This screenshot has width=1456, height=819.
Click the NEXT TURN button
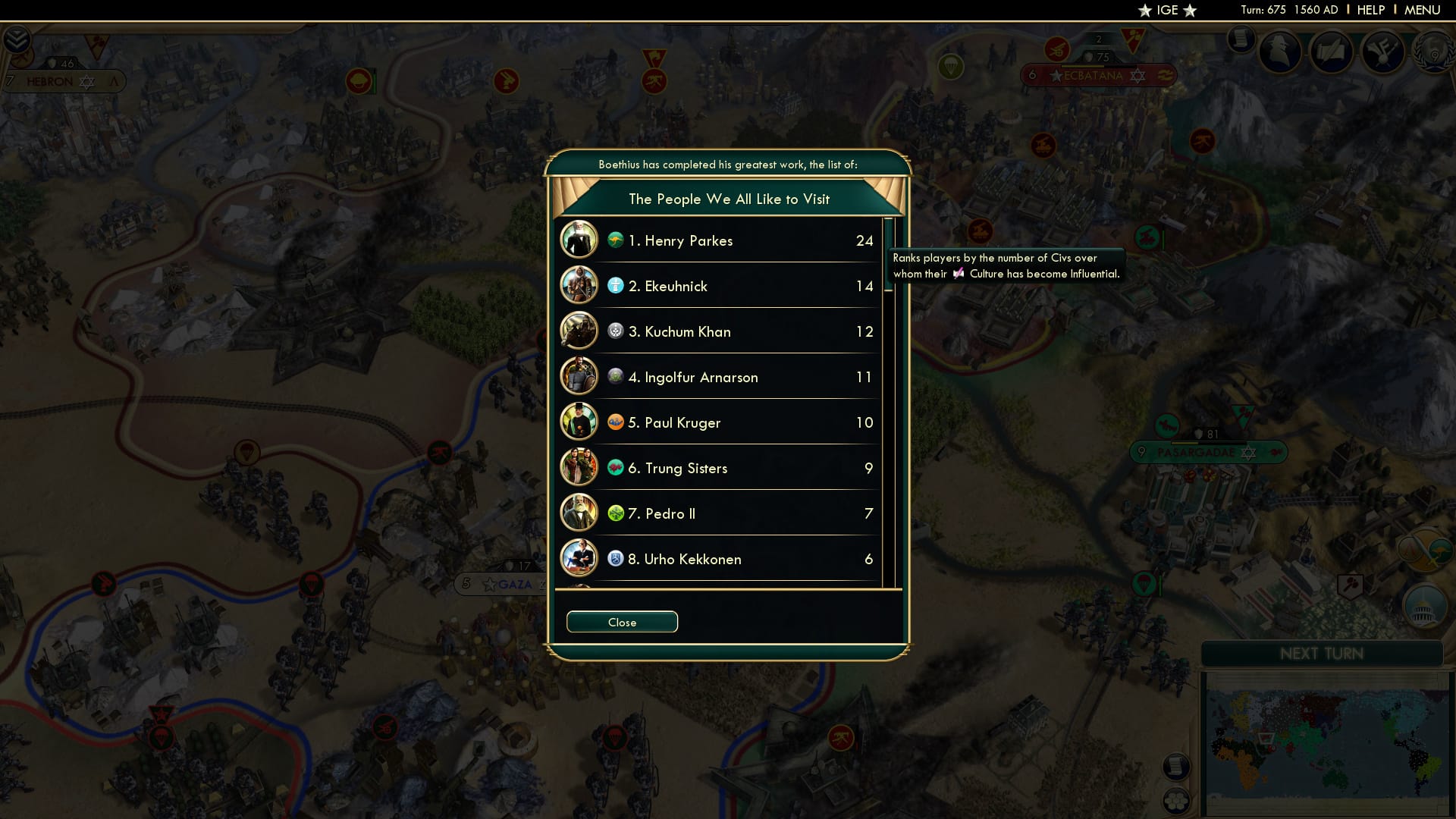pos(1321,654)
